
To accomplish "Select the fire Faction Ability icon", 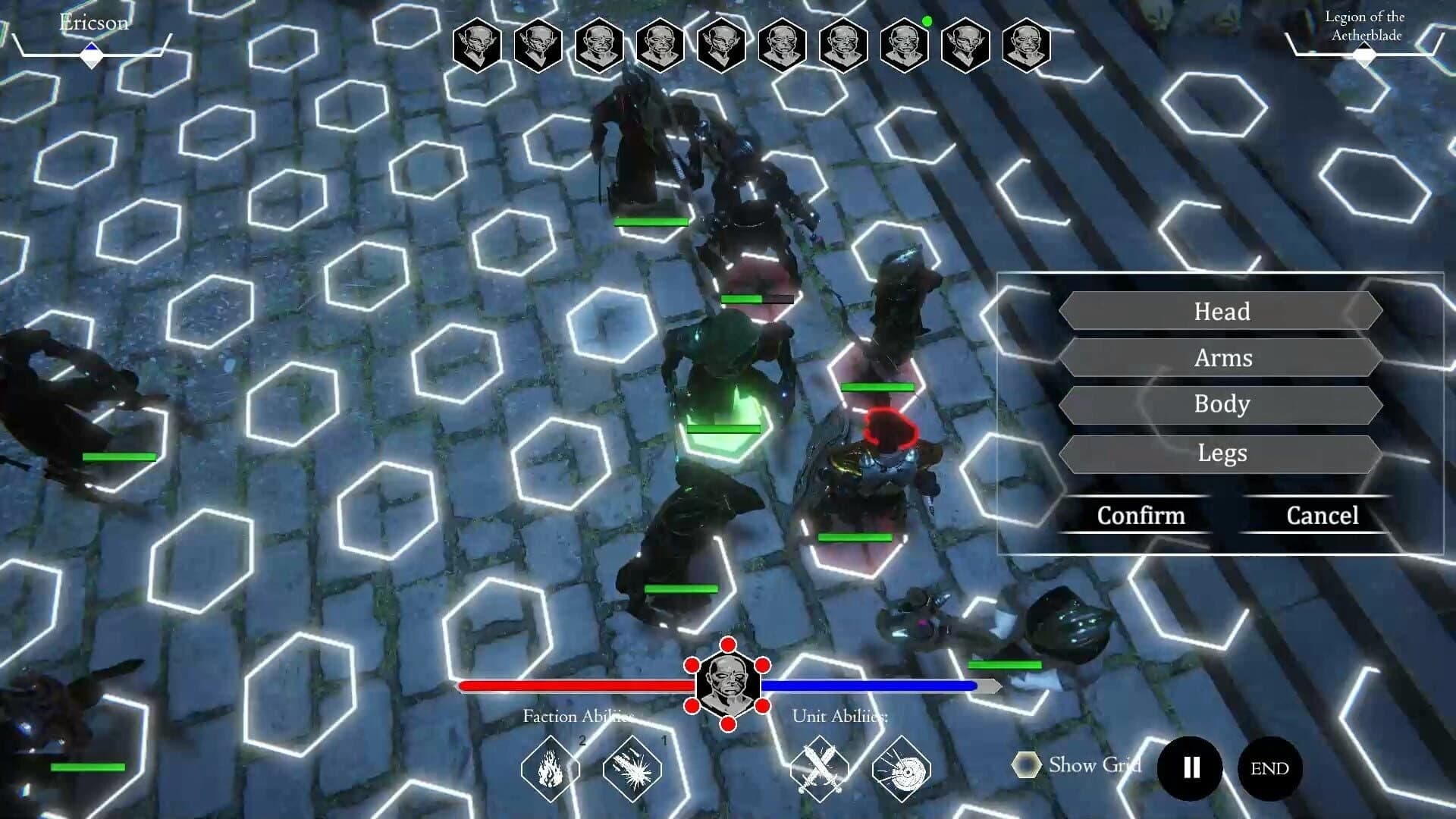I will [x=548, y=768].
